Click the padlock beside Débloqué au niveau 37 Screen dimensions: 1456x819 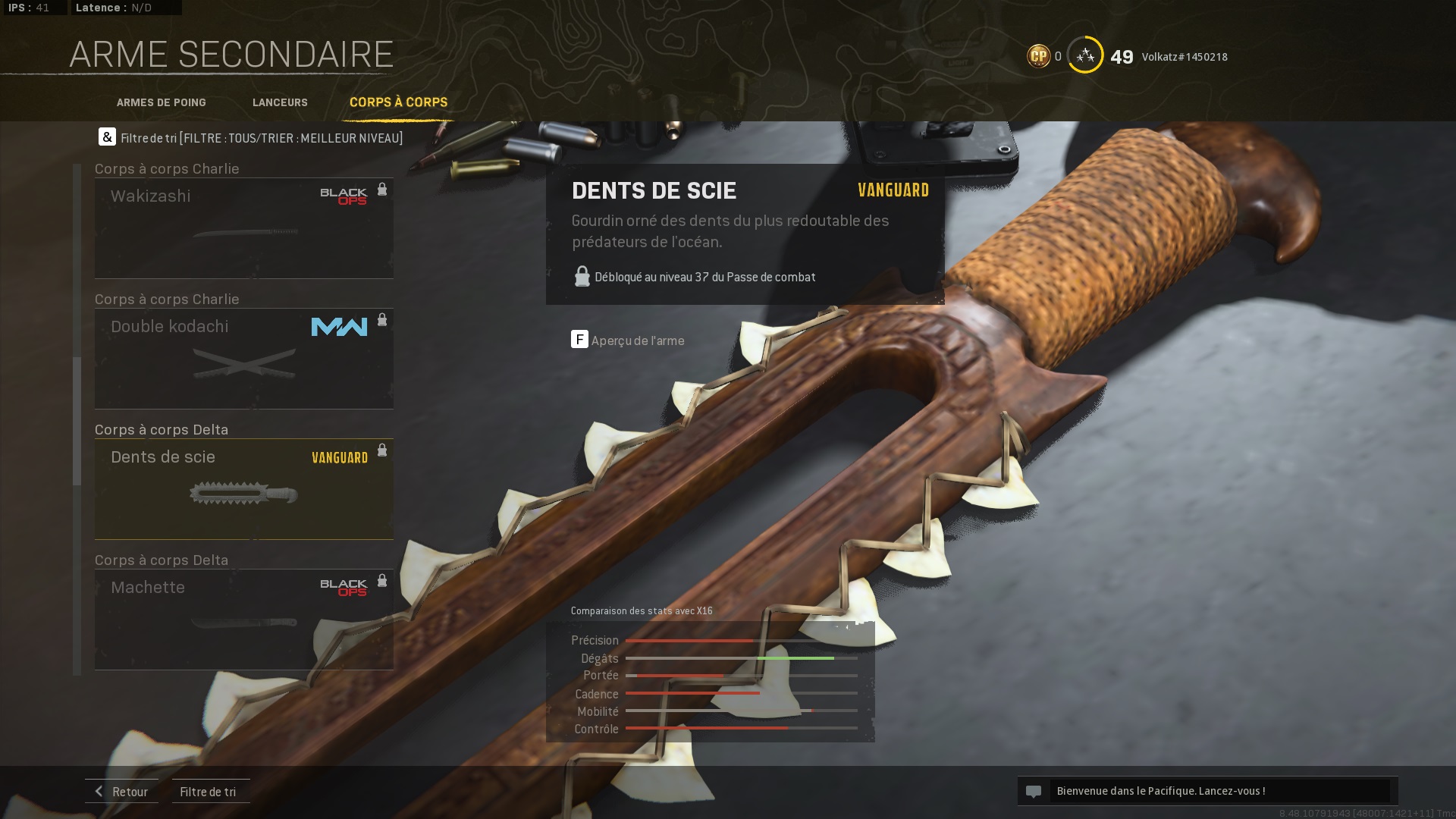point(582,276)
